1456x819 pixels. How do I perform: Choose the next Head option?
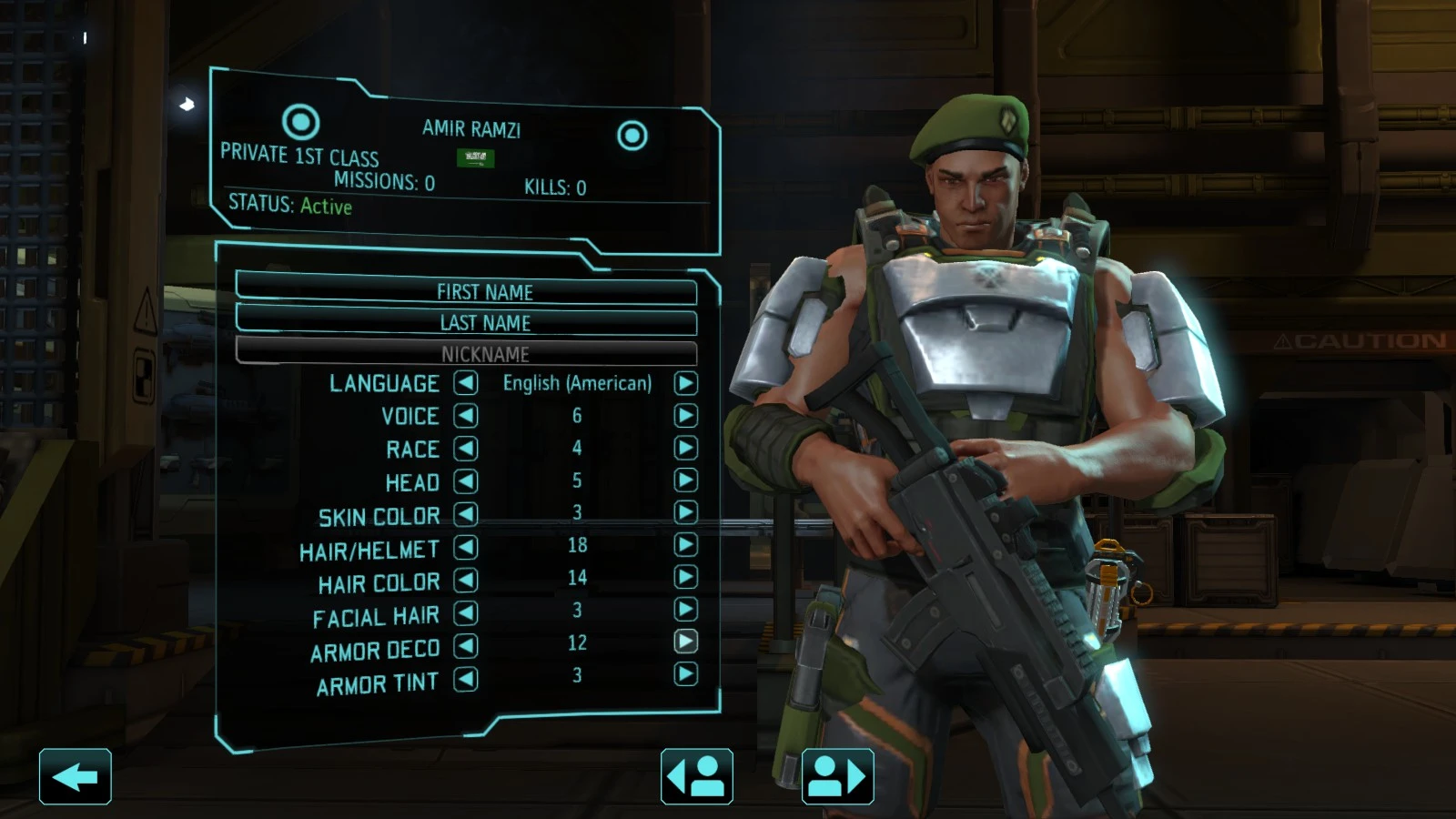click(x=685, y=480)
